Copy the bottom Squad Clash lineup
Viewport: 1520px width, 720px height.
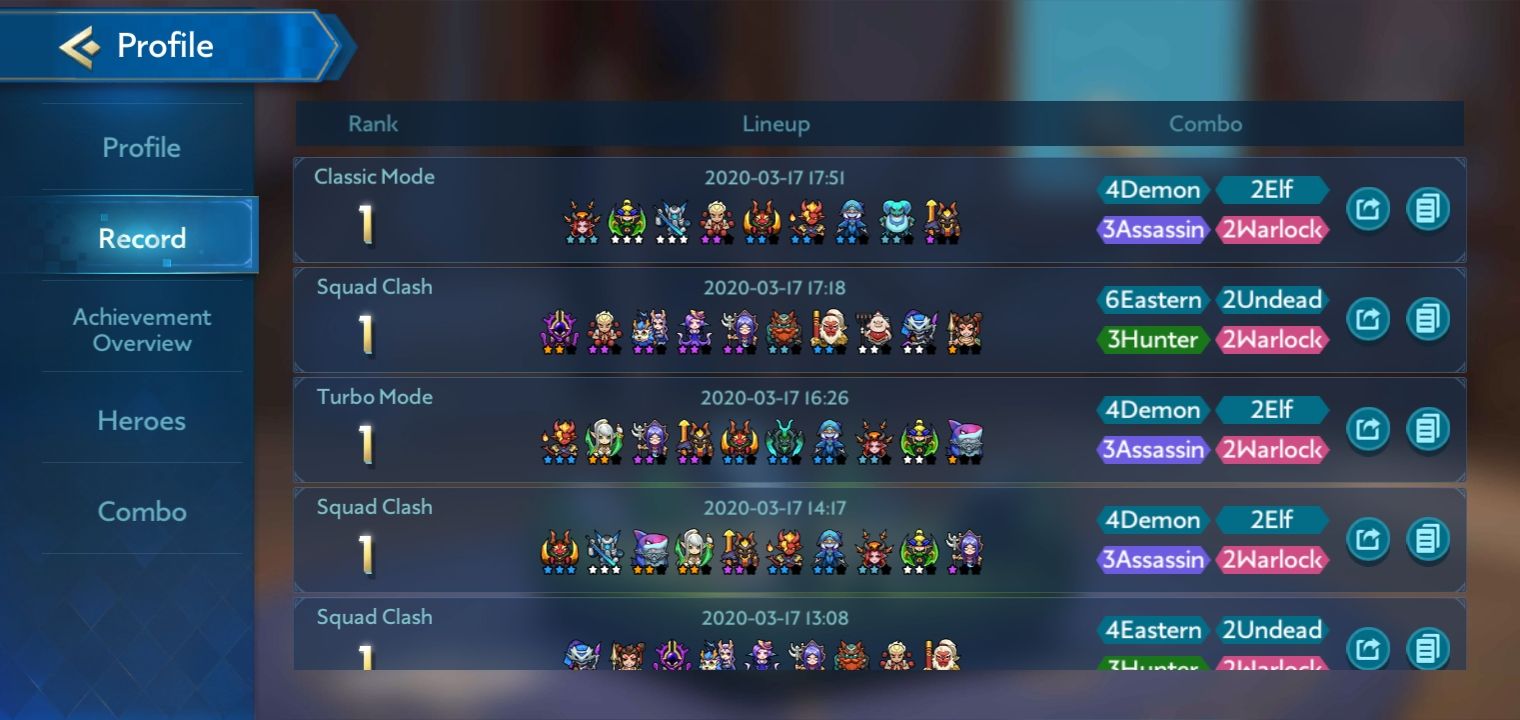click(x=1429, y=648)
